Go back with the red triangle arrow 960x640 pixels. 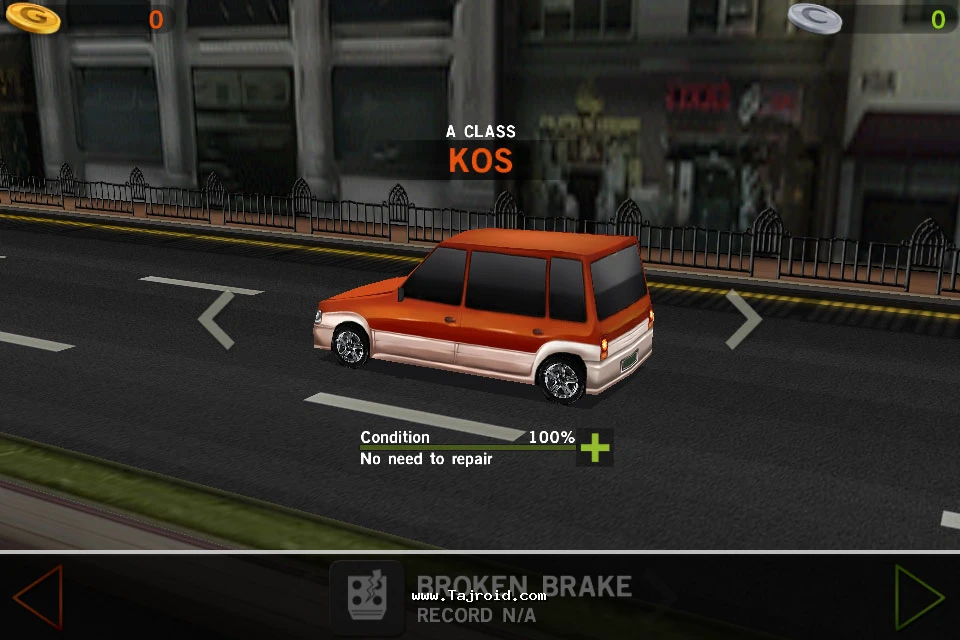click(x=39, y=597)
